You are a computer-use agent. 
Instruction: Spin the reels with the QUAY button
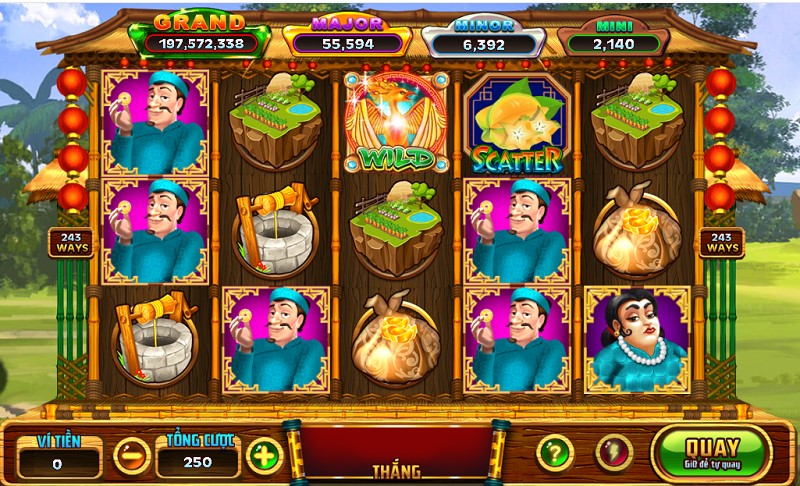click(x=712, y=452)
